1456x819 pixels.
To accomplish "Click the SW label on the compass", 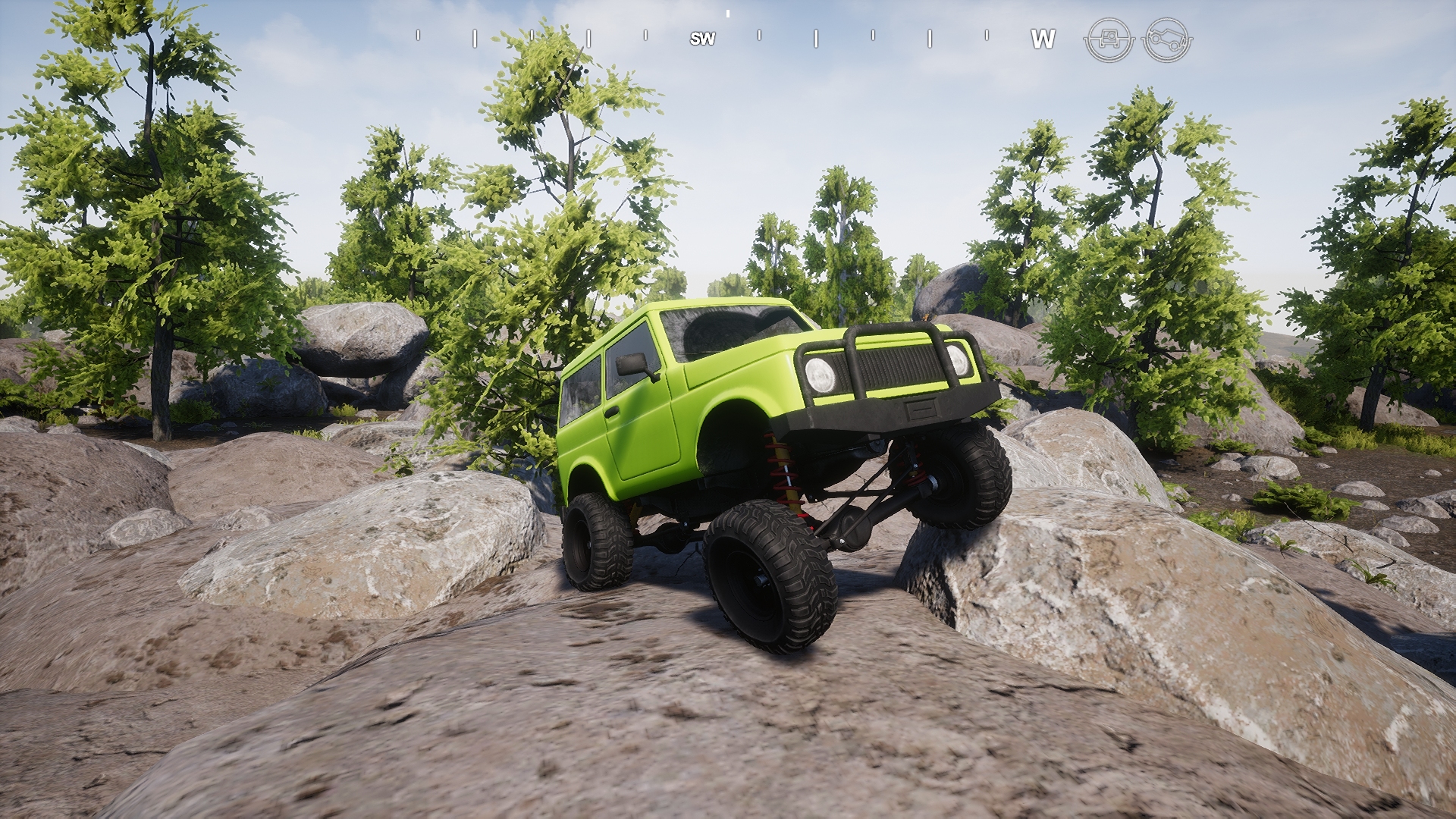I will 702,36.
